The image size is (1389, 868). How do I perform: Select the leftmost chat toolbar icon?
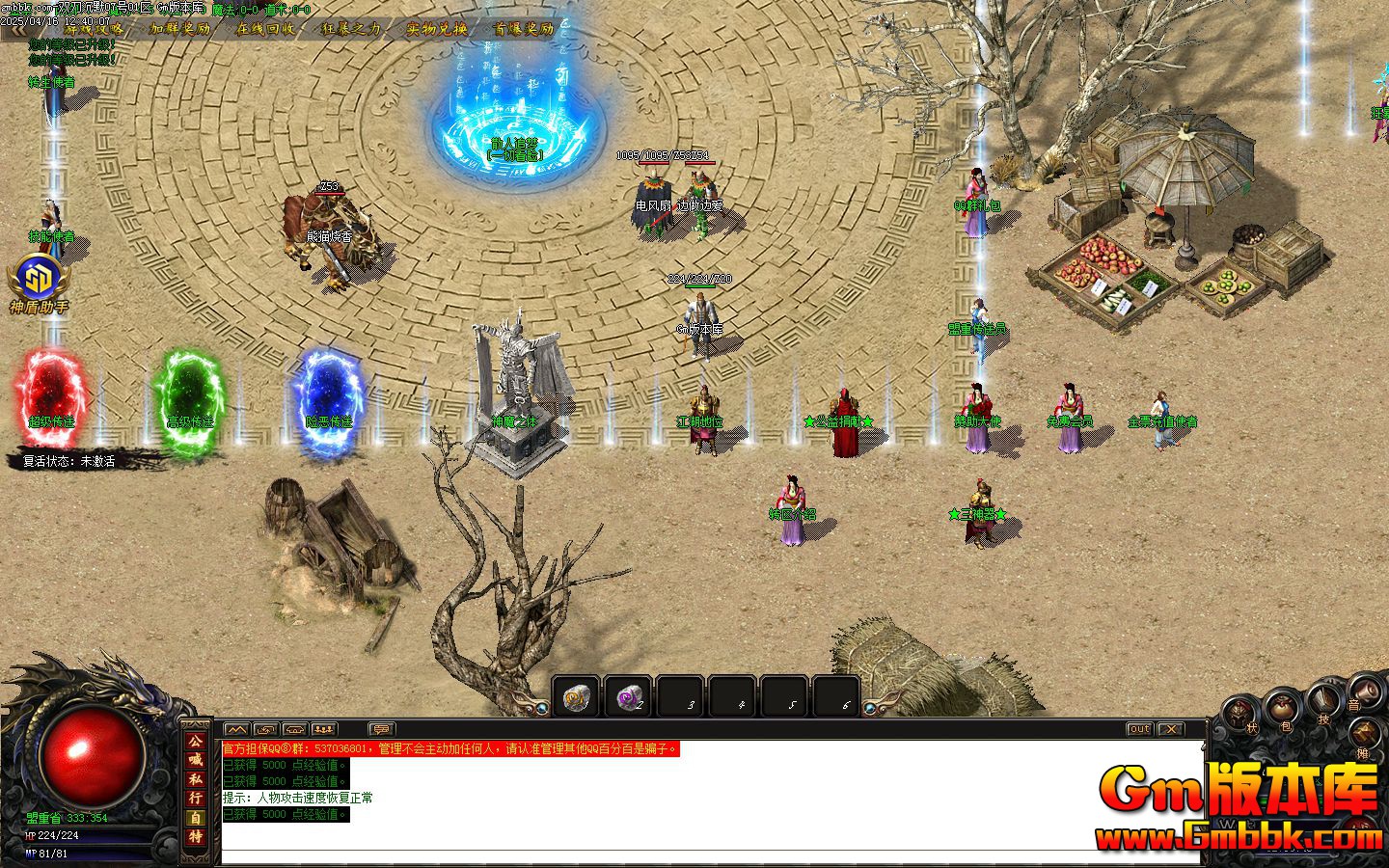(236, 729)
